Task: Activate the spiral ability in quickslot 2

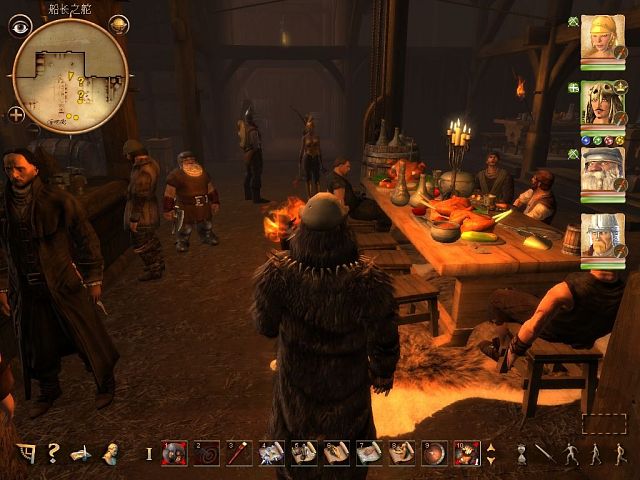Action: click(x=207, y=453)
